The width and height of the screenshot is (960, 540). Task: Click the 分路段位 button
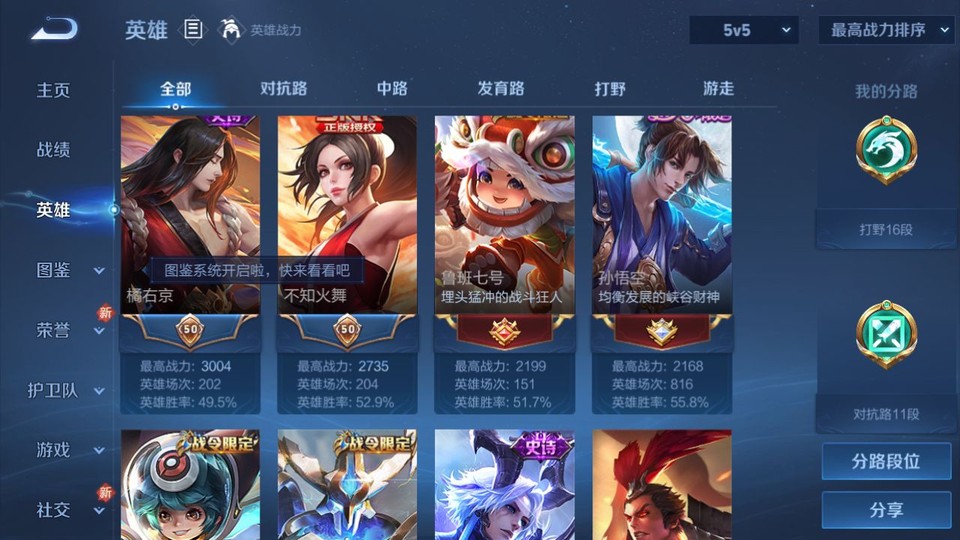coord(886,461)
